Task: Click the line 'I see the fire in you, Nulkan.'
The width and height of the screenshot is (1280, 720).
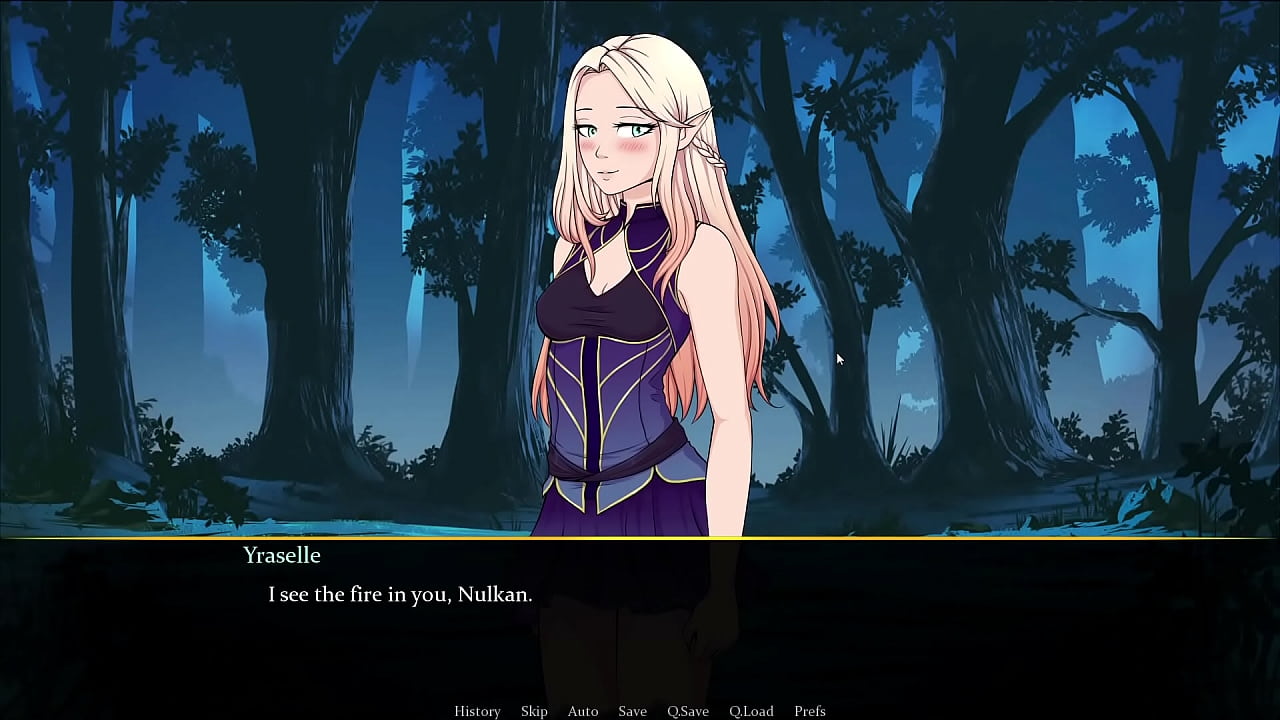Action: pos(399,593)
